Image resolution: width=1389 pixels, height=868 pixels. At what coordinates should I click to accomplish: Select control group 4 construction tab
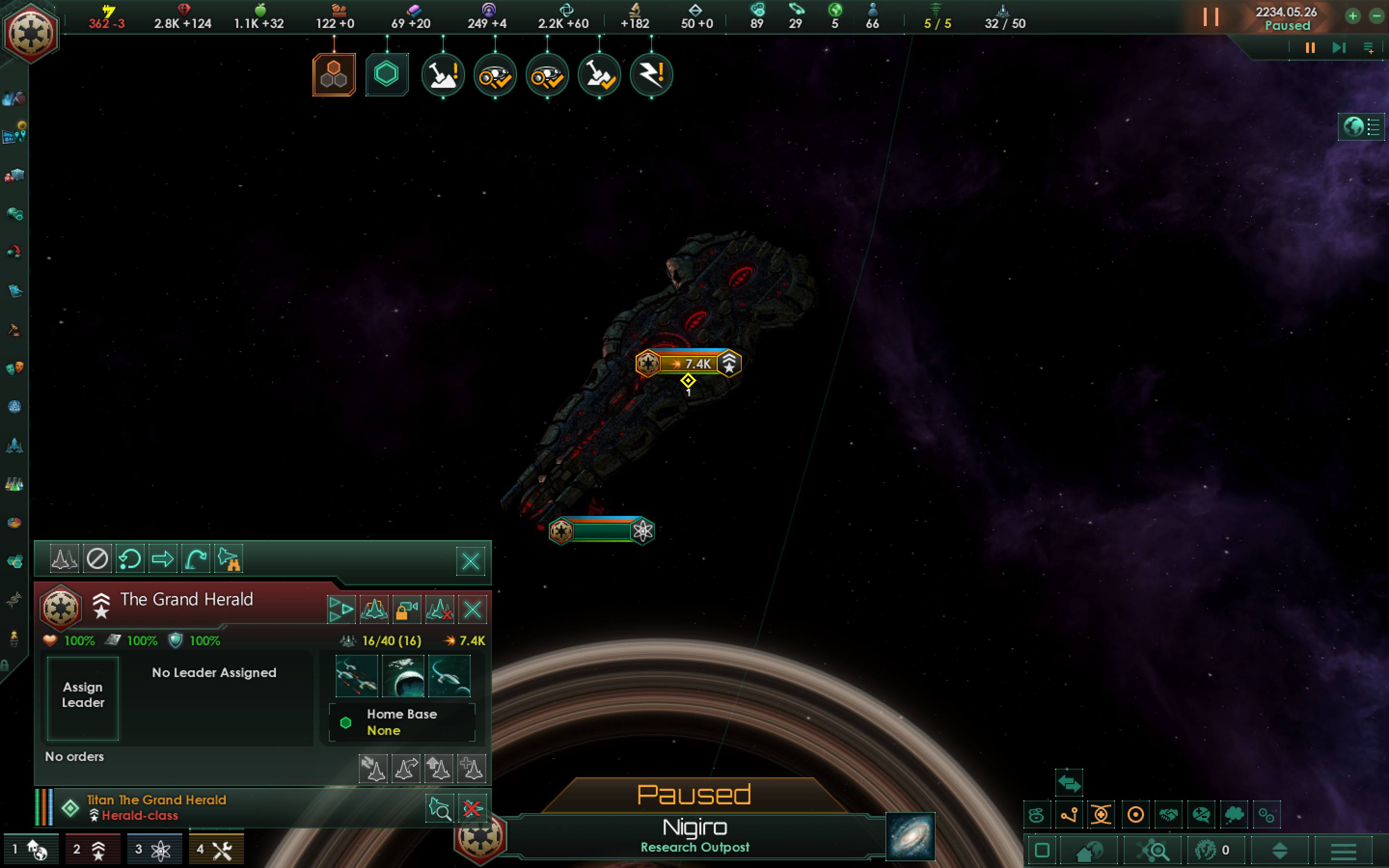point(215,850)
